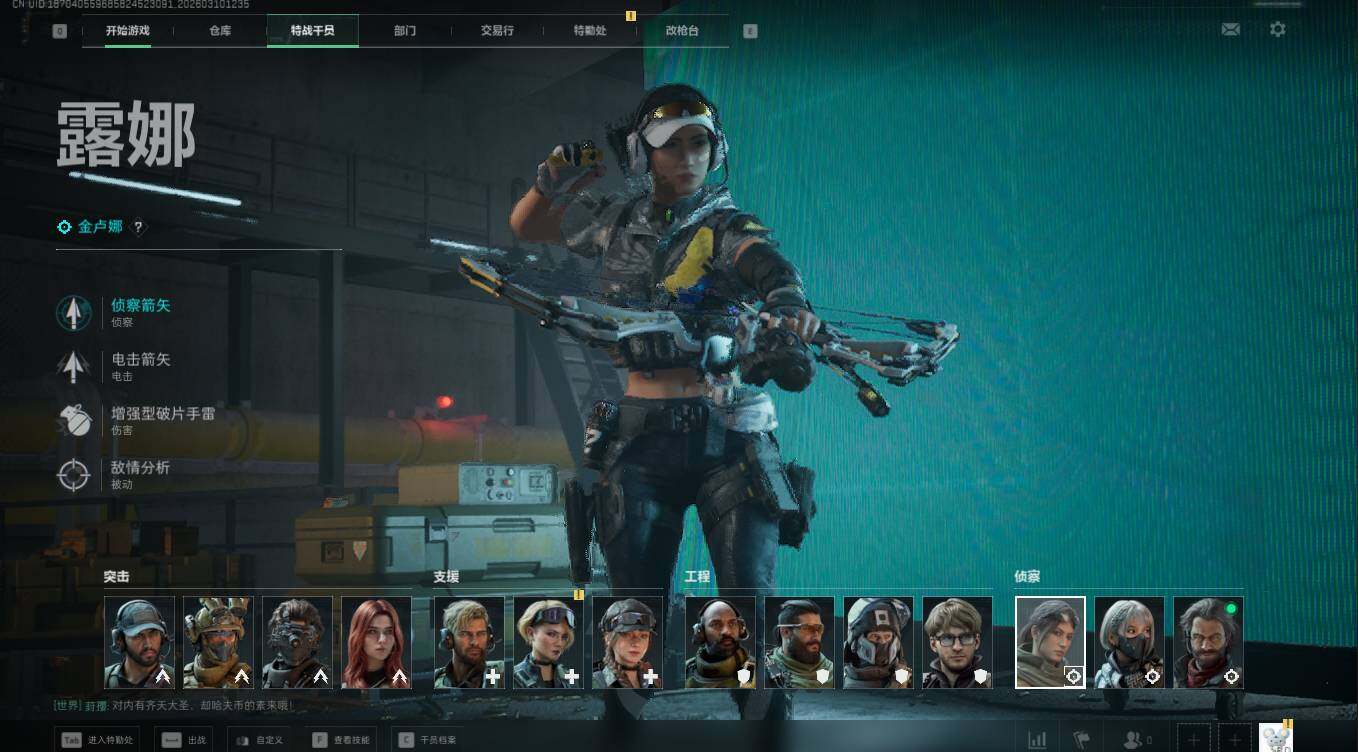Go to the 部门 tab

[405, 31]
